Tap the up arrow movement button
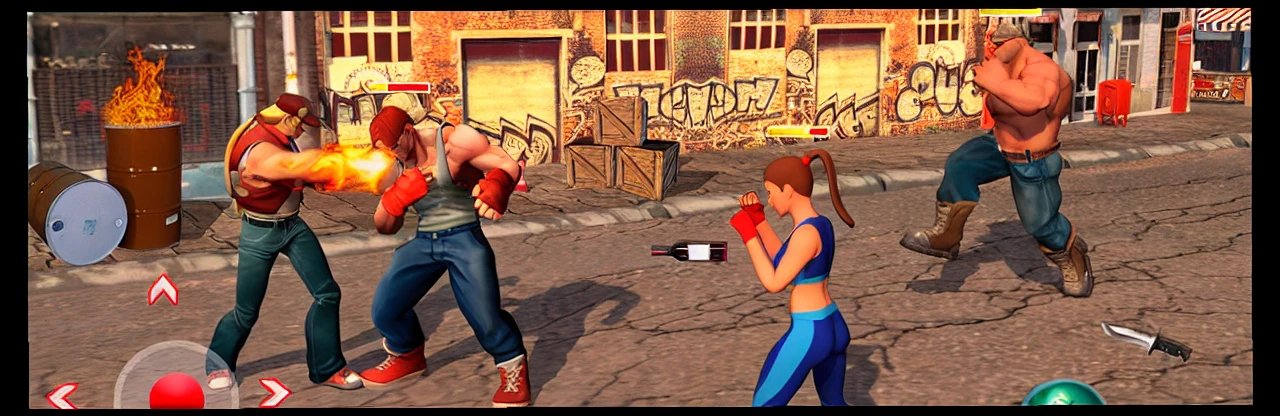 click(x=163, y=290)
